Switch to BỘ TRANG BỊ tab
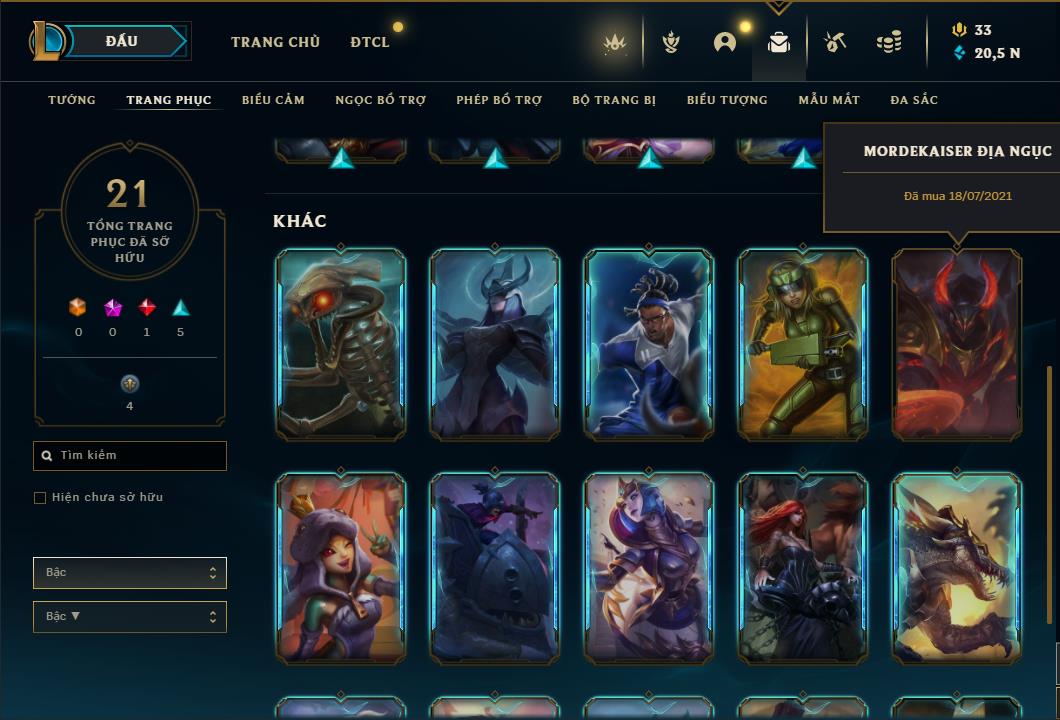Viewport: 1060px width, 720px height. [614, 100]
